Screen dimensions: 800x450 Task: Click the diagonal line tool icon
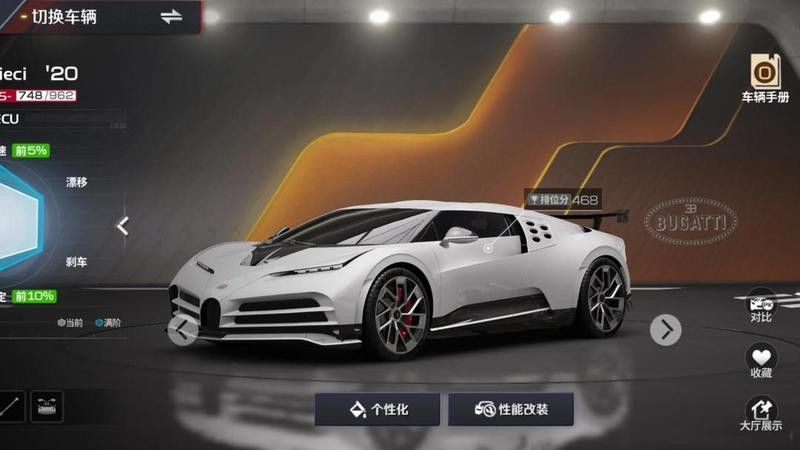[10, 406]
